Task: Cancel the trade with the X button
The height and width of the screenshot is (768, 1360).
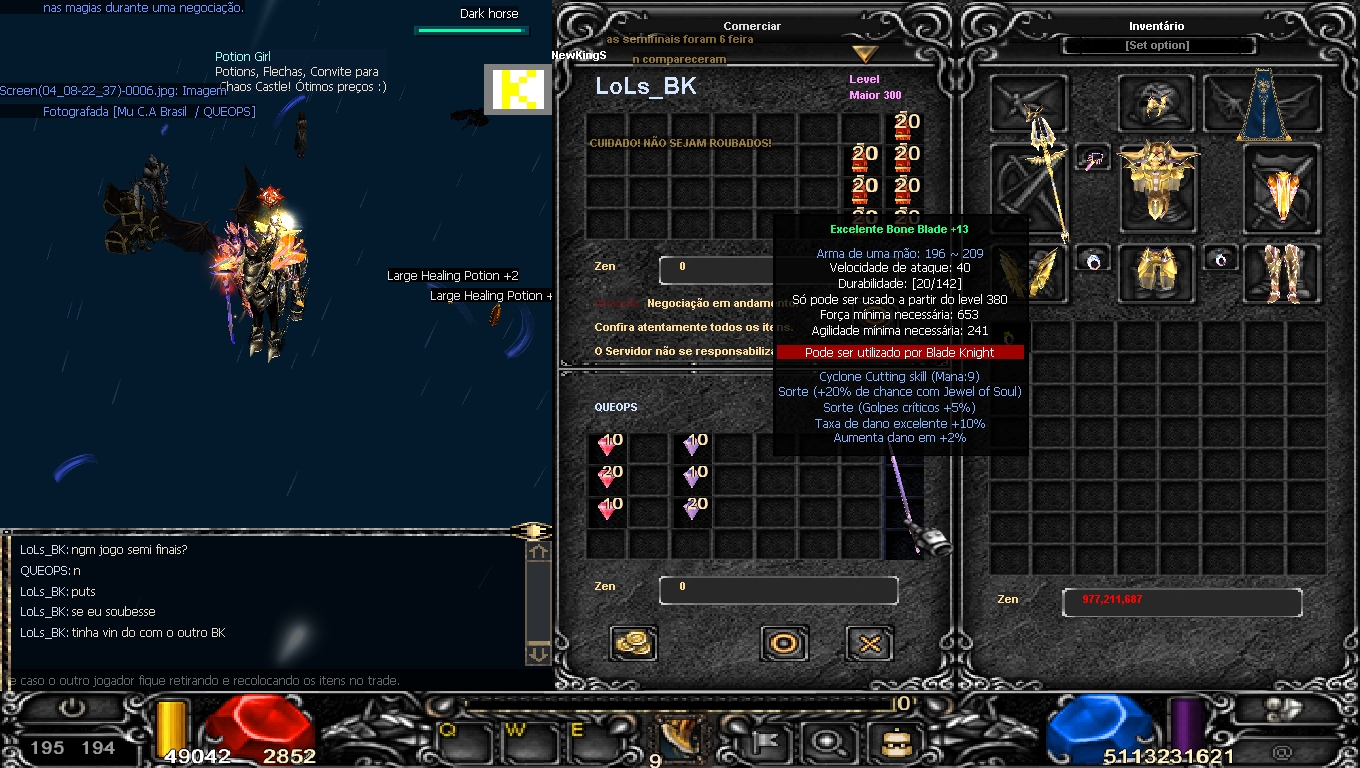Action: pos(869,643)
